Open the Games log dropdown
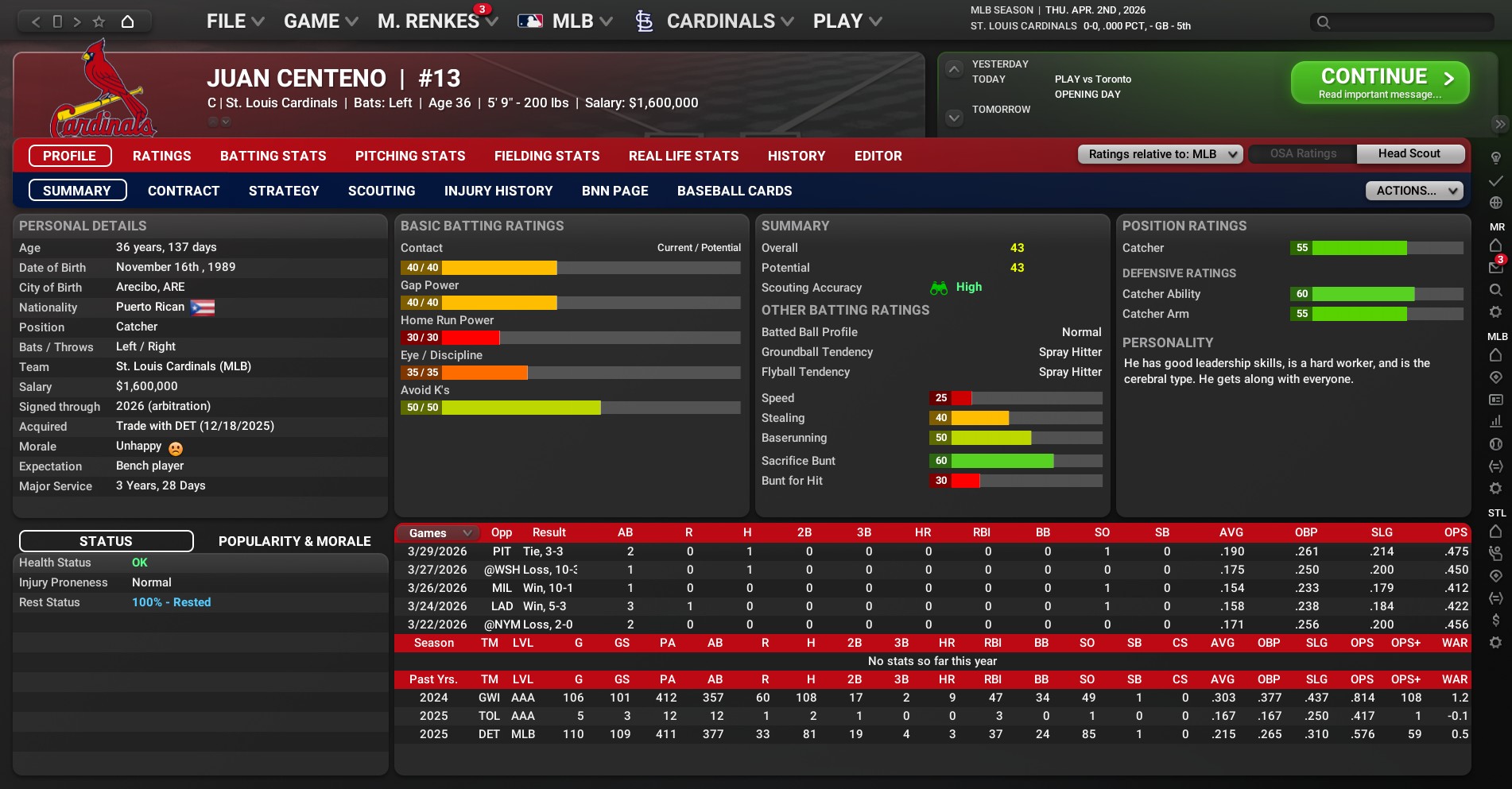Image resolution: width=1512 pixels, height=789 pixels. [x=440, y=532]
